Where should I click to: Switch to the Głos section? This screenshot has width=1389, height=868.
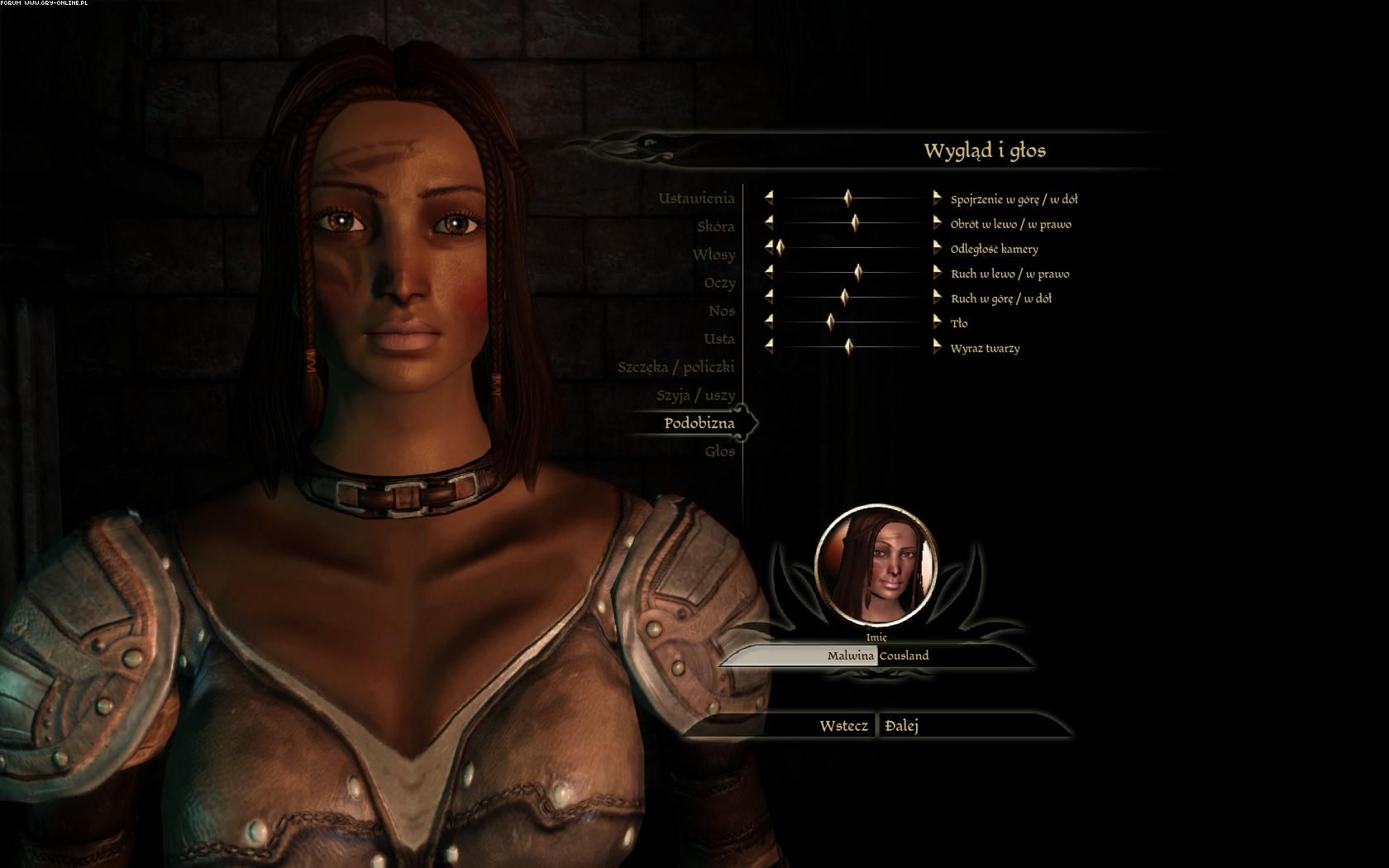point(719,451)
